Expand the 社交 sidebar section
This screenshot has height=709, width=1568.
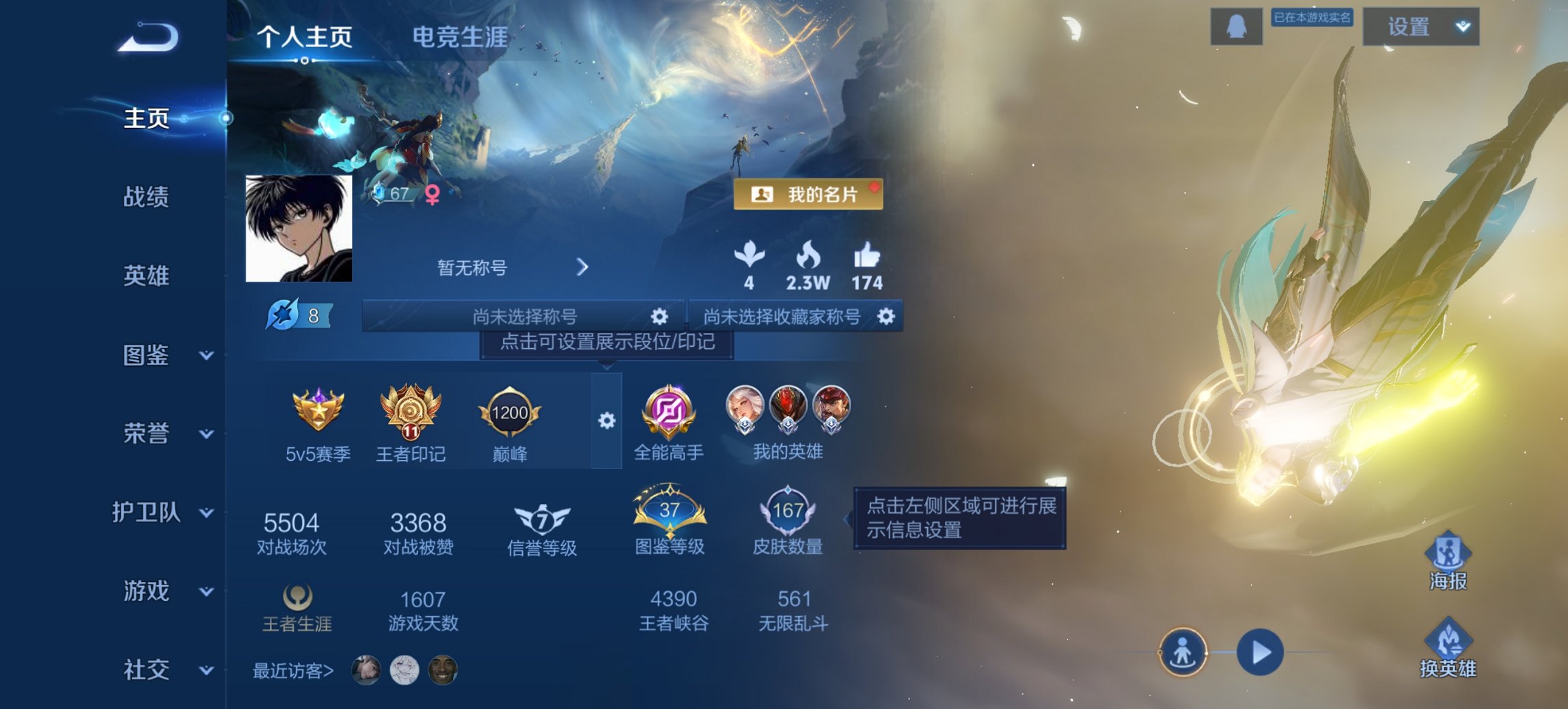(205, 670)
